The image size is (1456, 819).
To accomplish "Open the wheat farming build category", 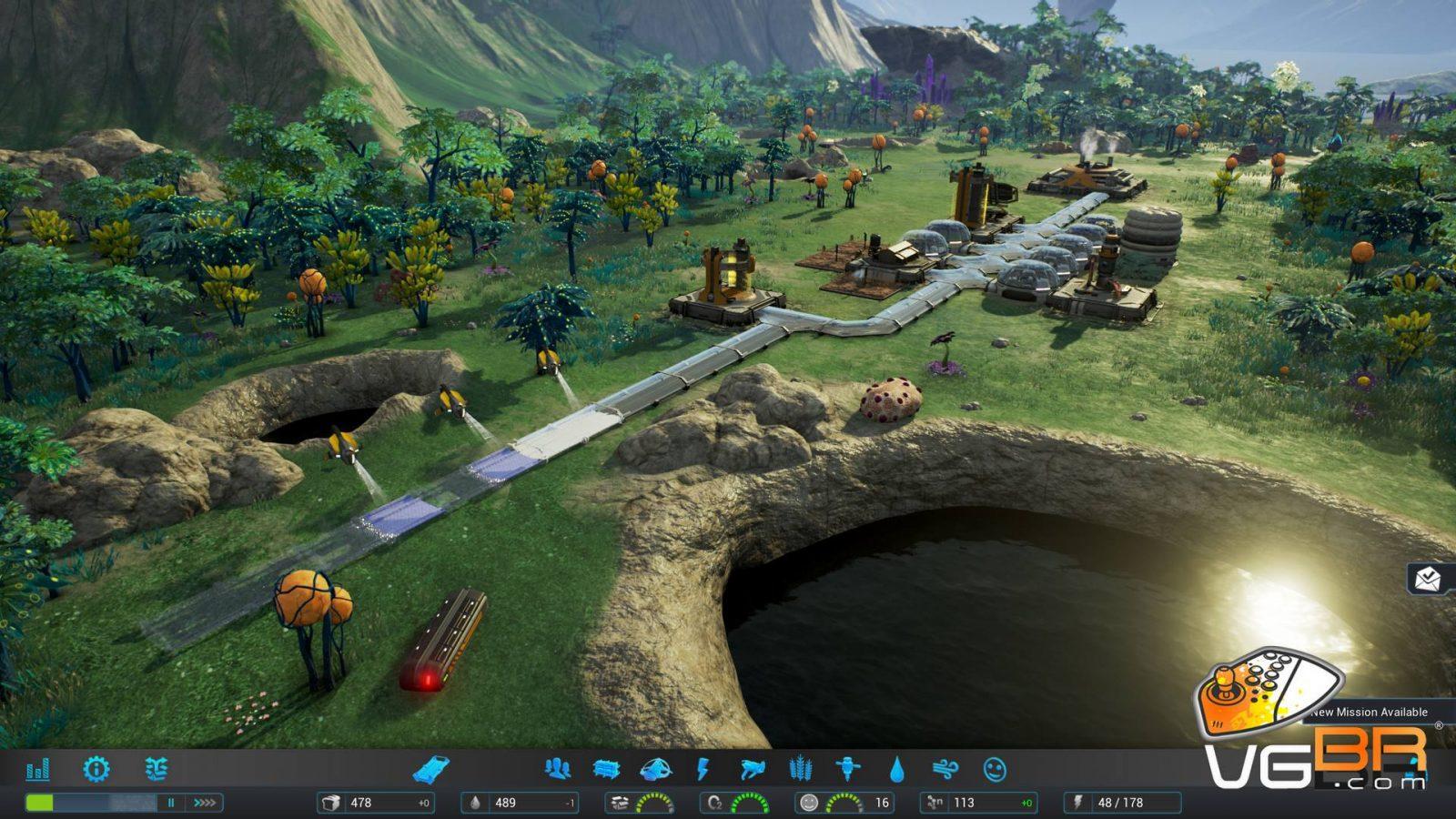I will pos(801,770).
